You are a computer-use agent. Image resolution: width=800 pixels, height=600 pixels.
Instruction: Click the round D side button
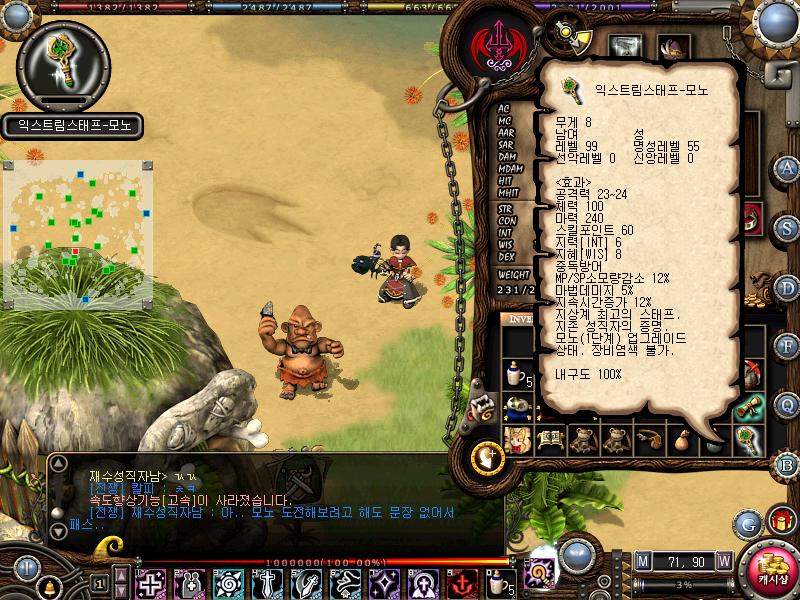(788, 287)
